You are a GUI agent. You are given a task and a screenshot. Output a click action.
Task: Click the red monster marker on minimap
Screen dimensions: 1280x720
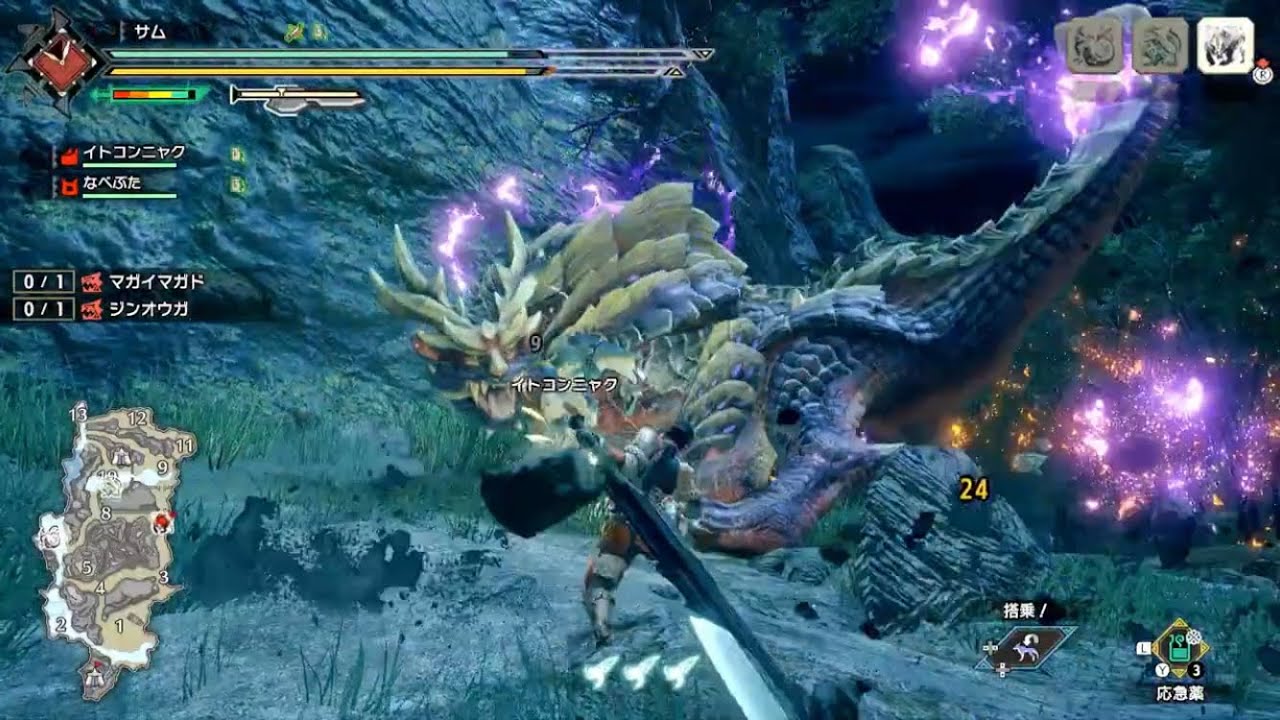pyautogui.click(x=160, y=522)
